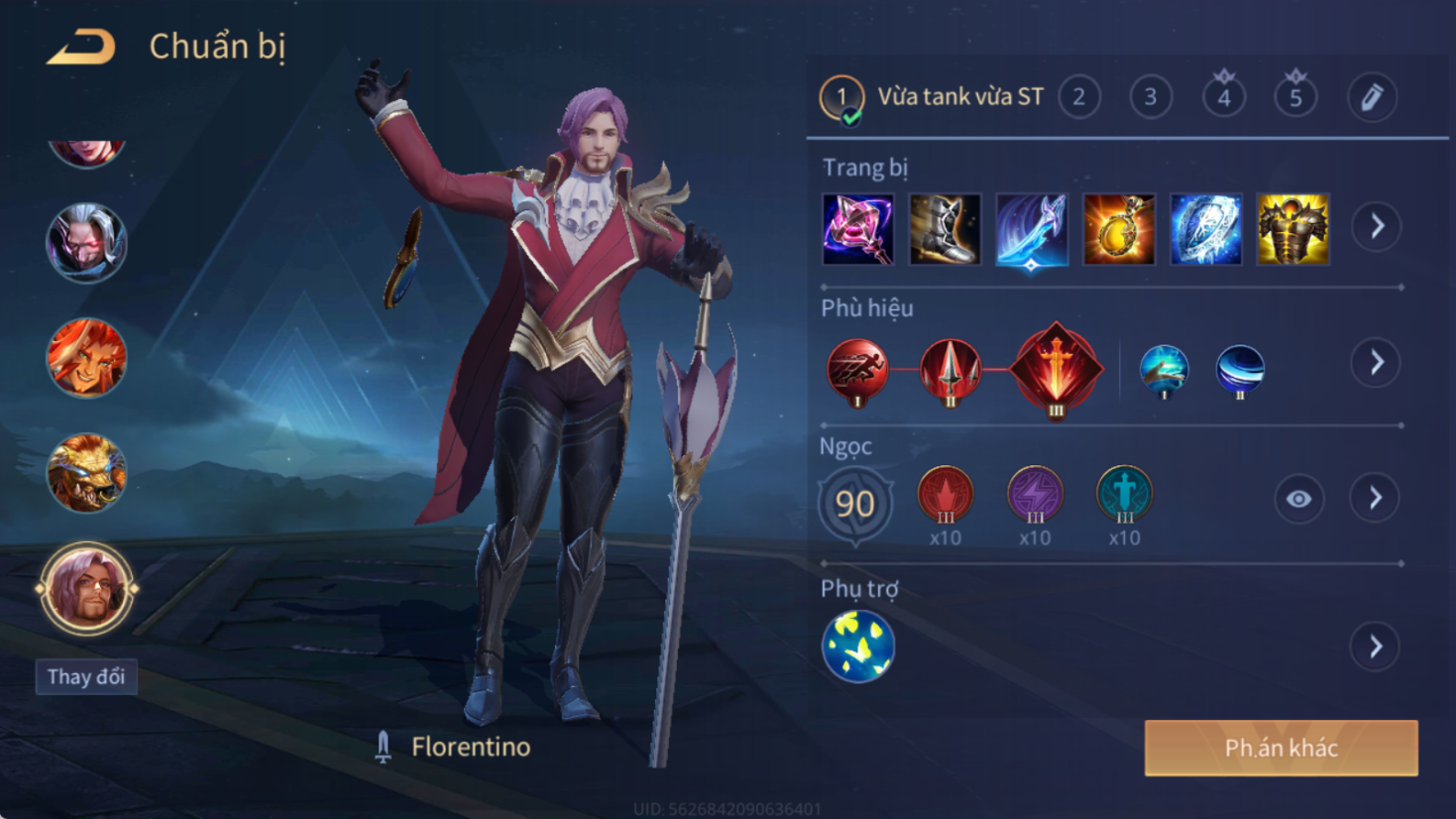The image size is (1456, 819).
Task: Open the Phụ trợ selection arrow
Action: click(x=1376, y=647)
